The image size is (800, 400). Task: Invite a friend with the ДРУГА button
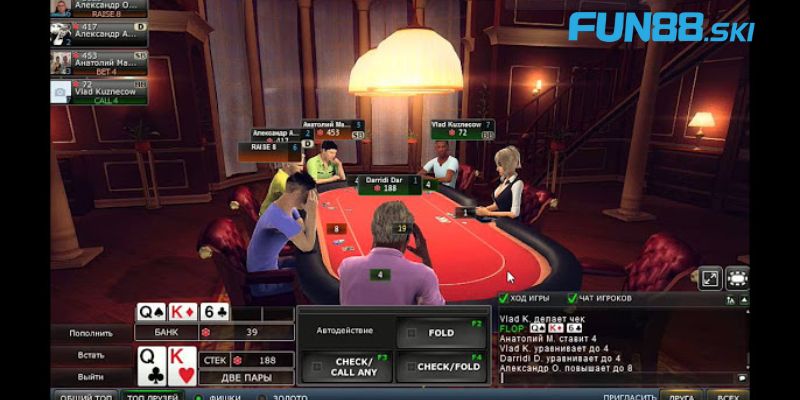pyautogui.click(x=679, y=395)
